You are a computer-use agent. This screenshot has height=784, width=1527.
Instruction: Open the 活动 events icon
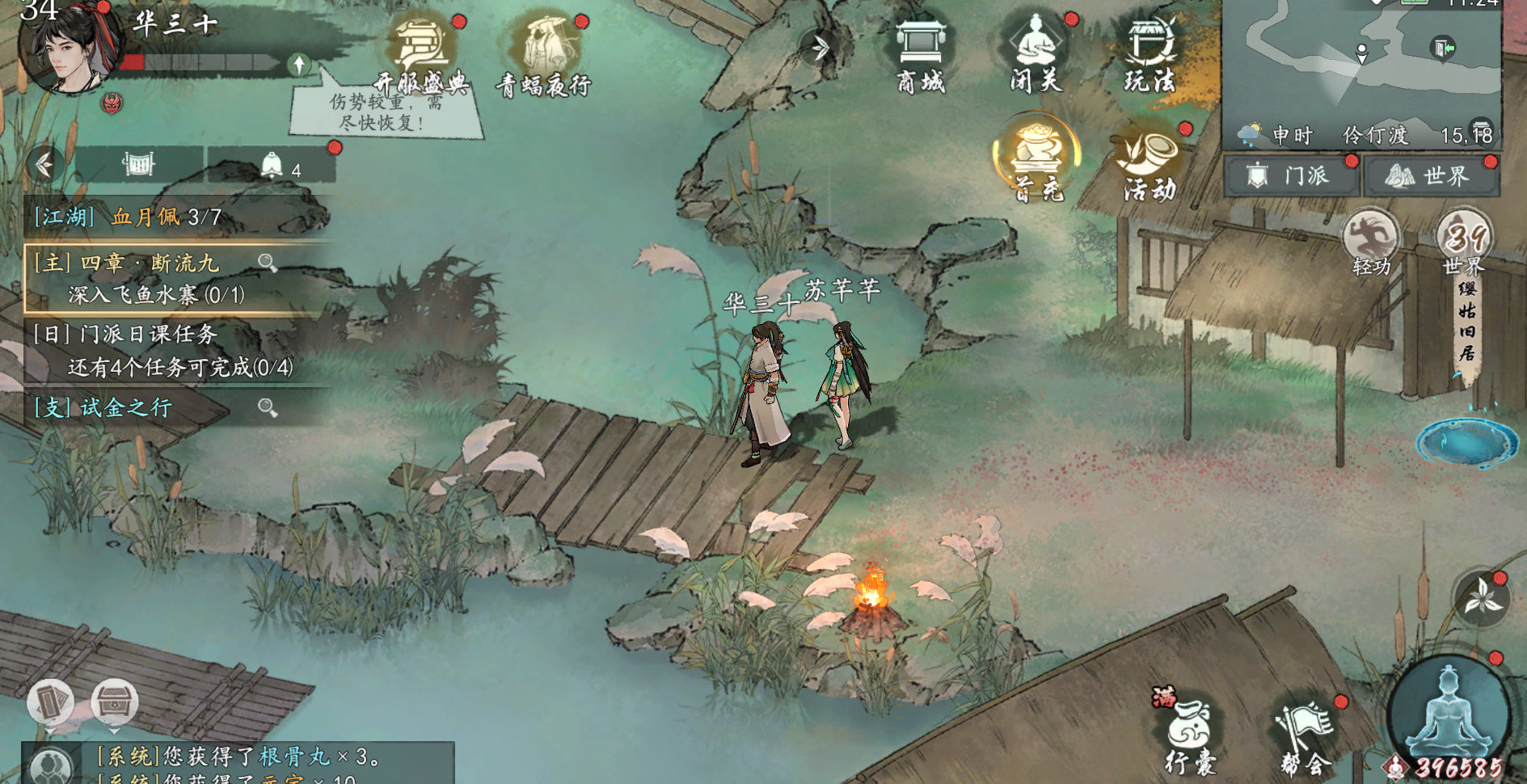click(x=1149, y=164)
